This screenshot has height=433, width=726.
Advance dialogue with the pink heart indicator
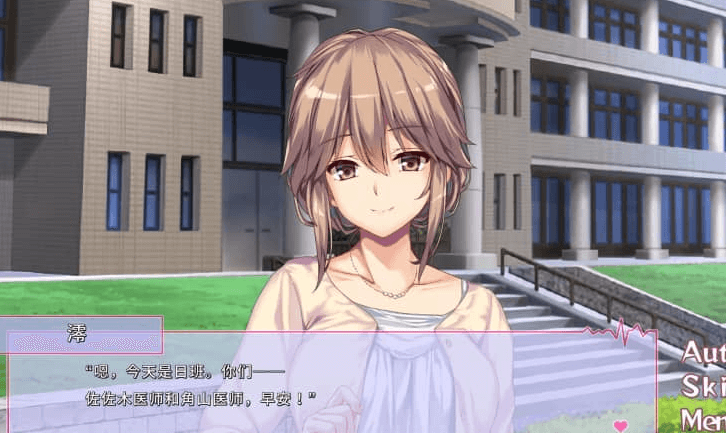click(620, 425)
